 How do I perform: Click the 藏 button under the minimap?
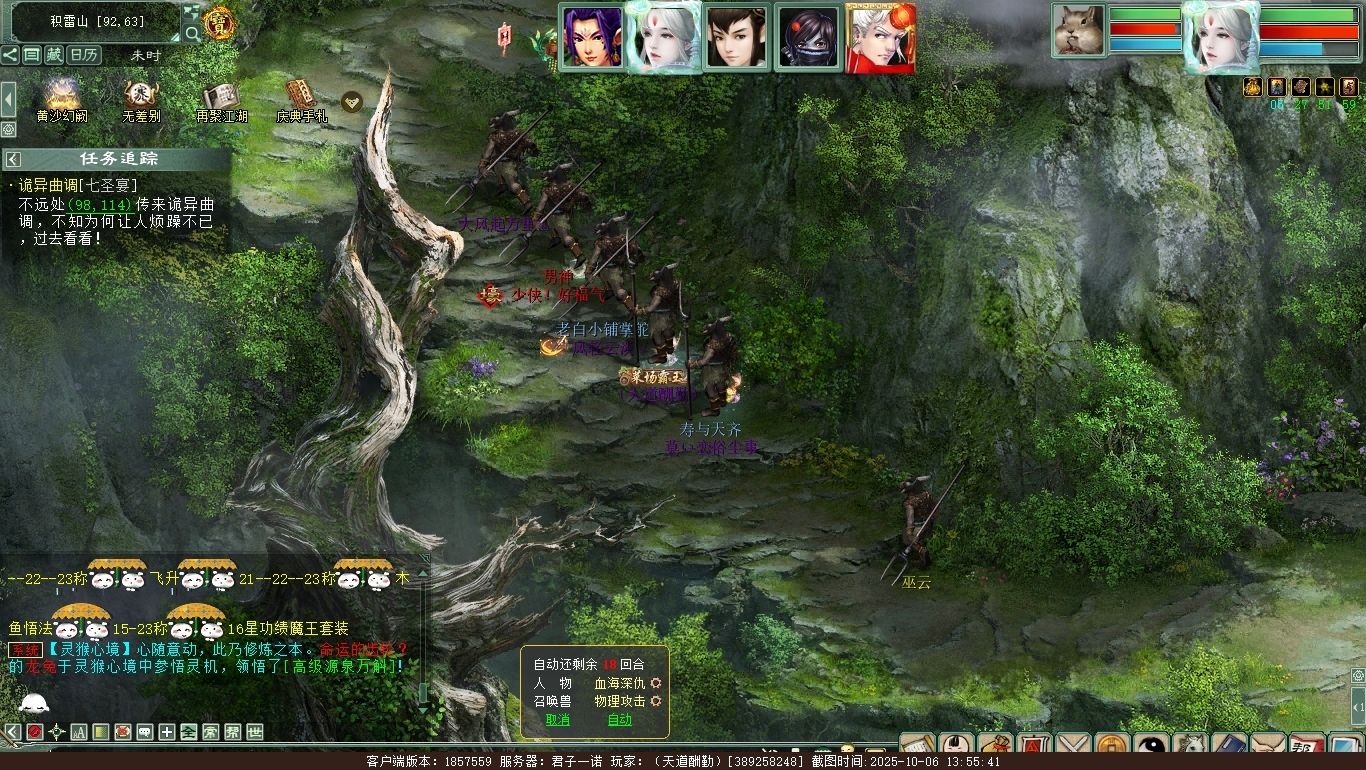54,55
